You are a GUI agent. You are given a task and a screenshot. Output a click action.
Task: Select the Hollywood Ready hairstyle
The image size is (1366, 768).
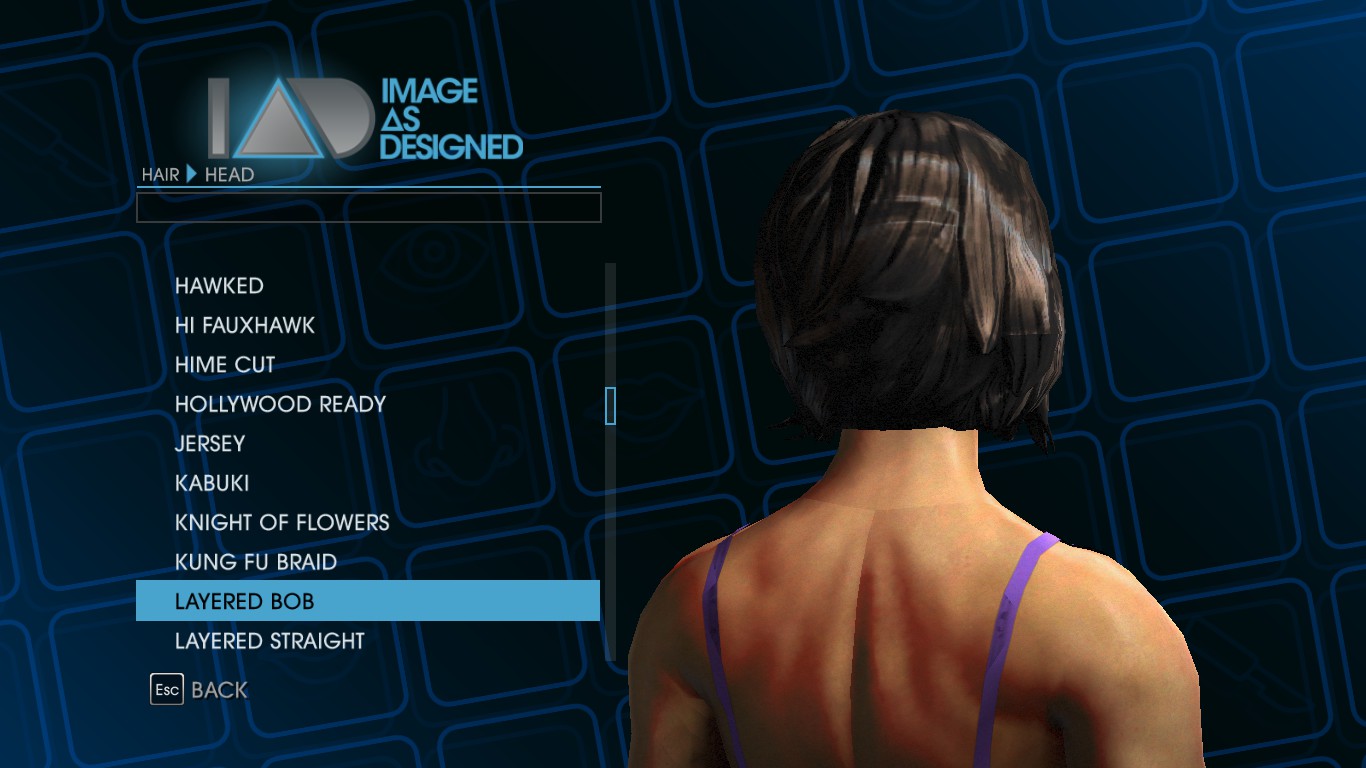coord(280,404)
